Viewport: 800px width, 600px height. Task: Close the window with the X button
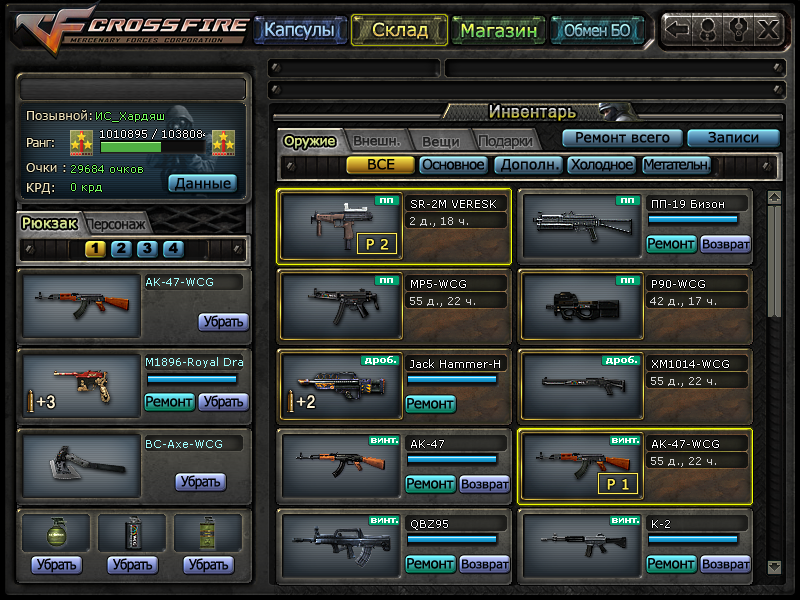pyautogui.click(x=767, y=29)
